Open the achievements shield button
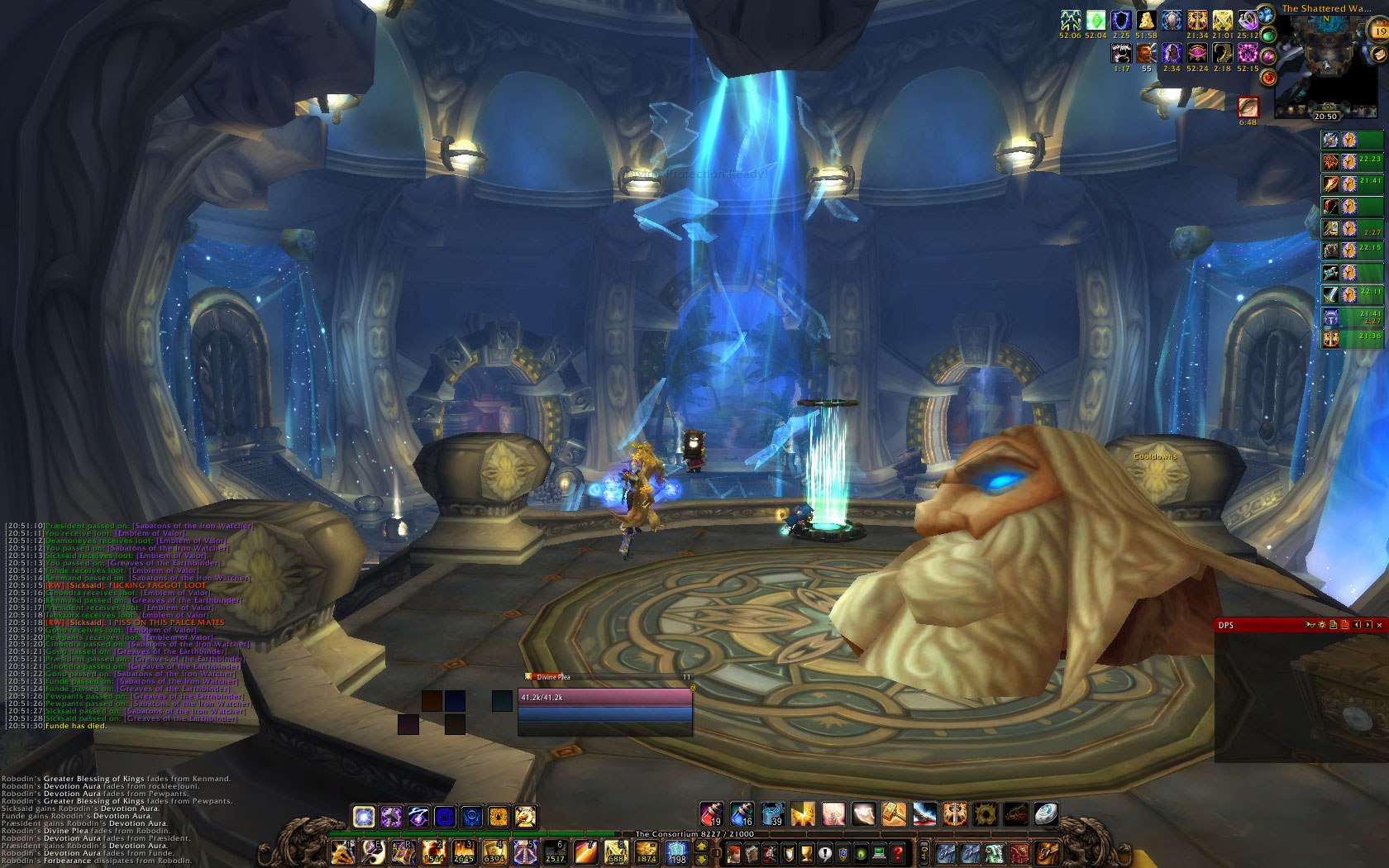The image size is (1389, 868). click(788, 853)
